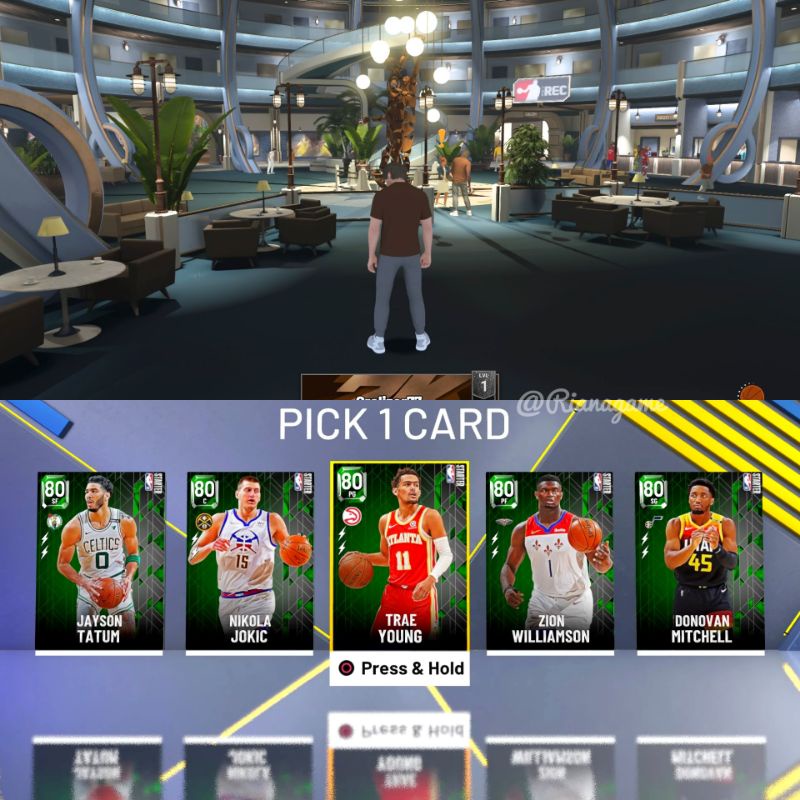Choose the Nikola Jokic card
Viewport: 800px width, 800px height.
click(x=249, y=560)
